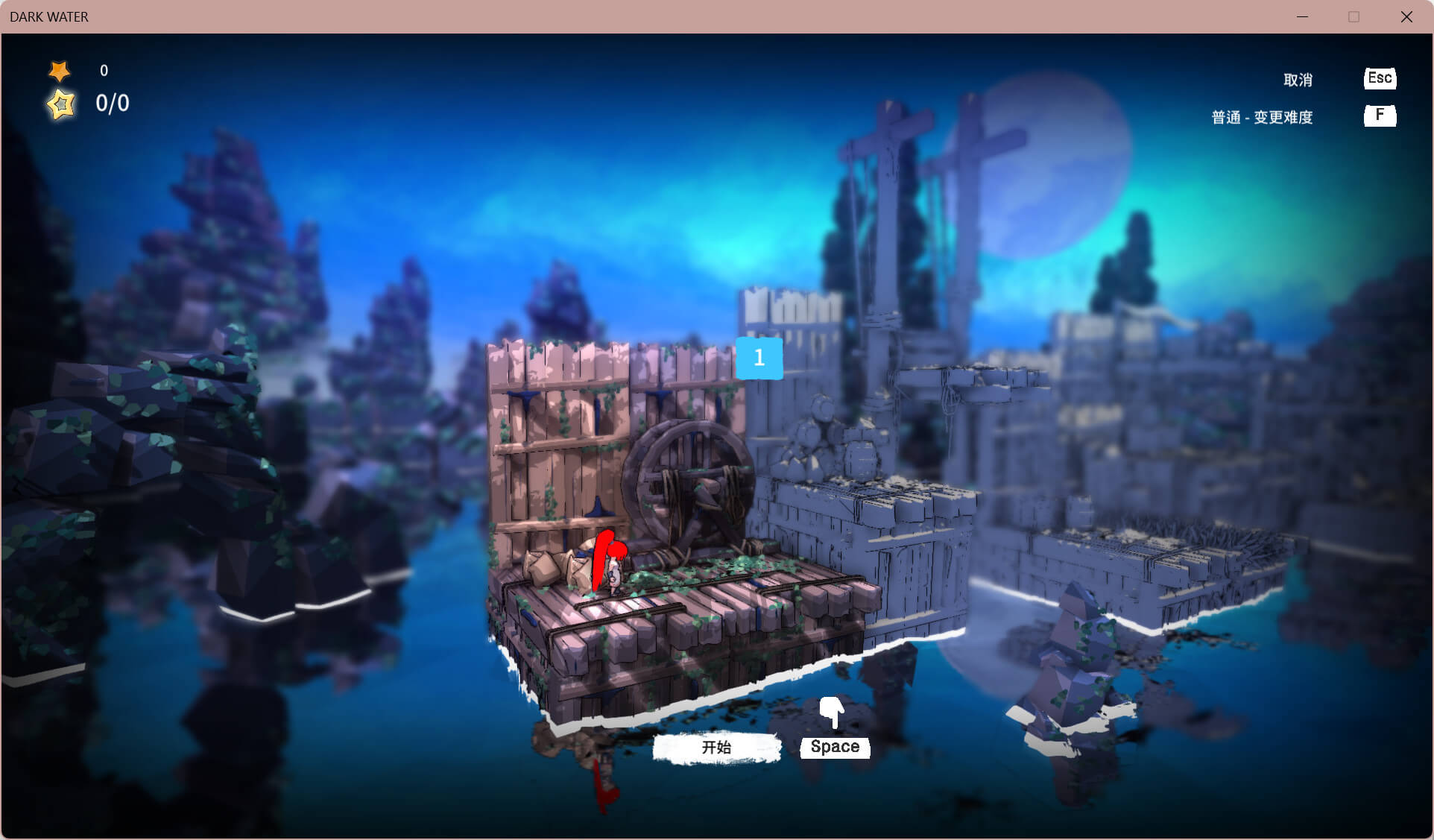This screenshot has width=1434, height=840.
Task: Click the 开始 start button
Action: coord(716,748)
